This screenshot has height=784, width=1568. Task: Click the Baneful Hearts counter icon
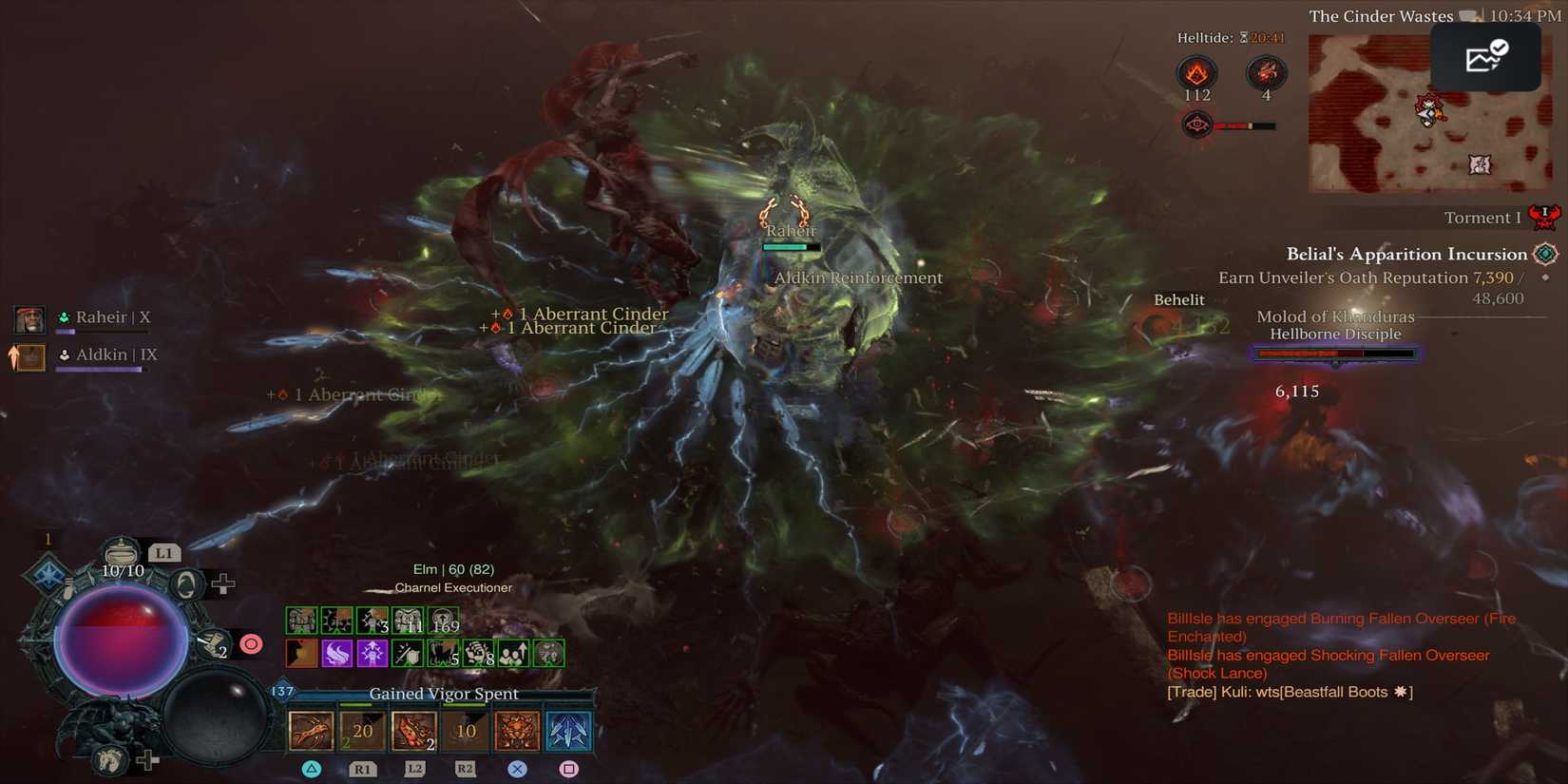[1265, 72]
